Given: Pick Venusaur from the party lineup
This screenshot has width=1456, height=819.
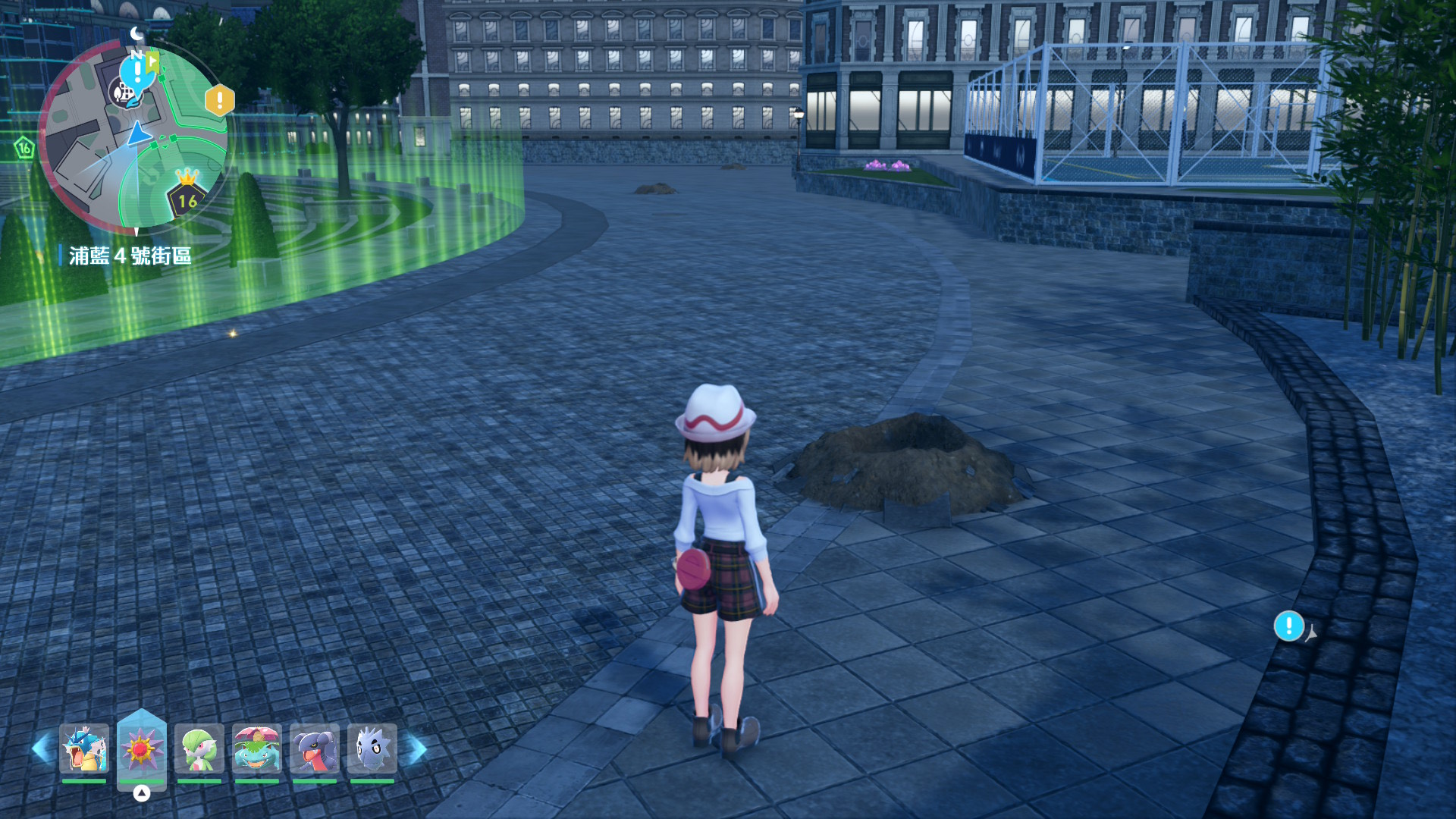Looking at the screenshot, I should [257, 748].
